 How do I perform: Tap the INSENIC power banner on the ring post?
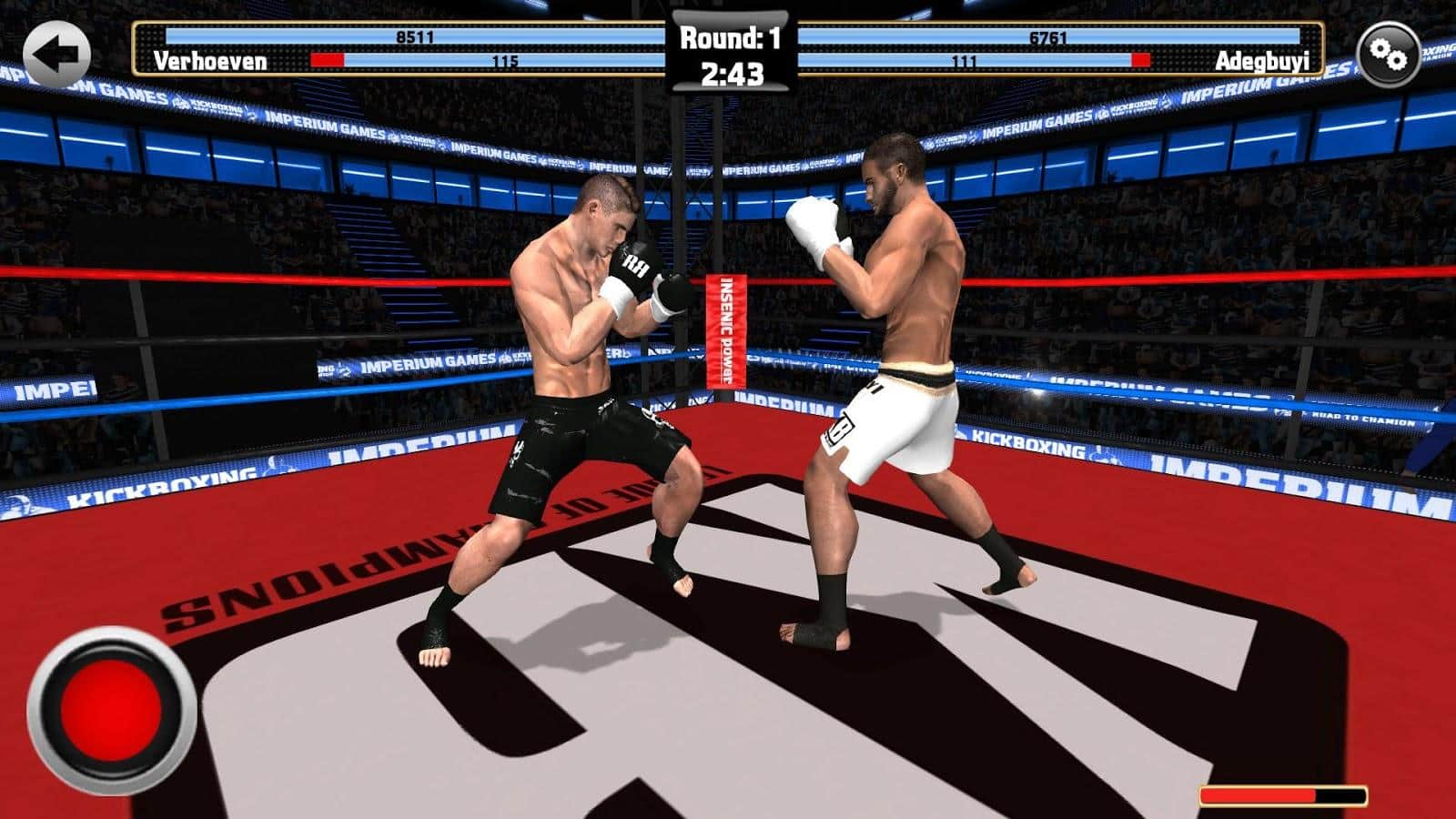[x=725, y=329]
